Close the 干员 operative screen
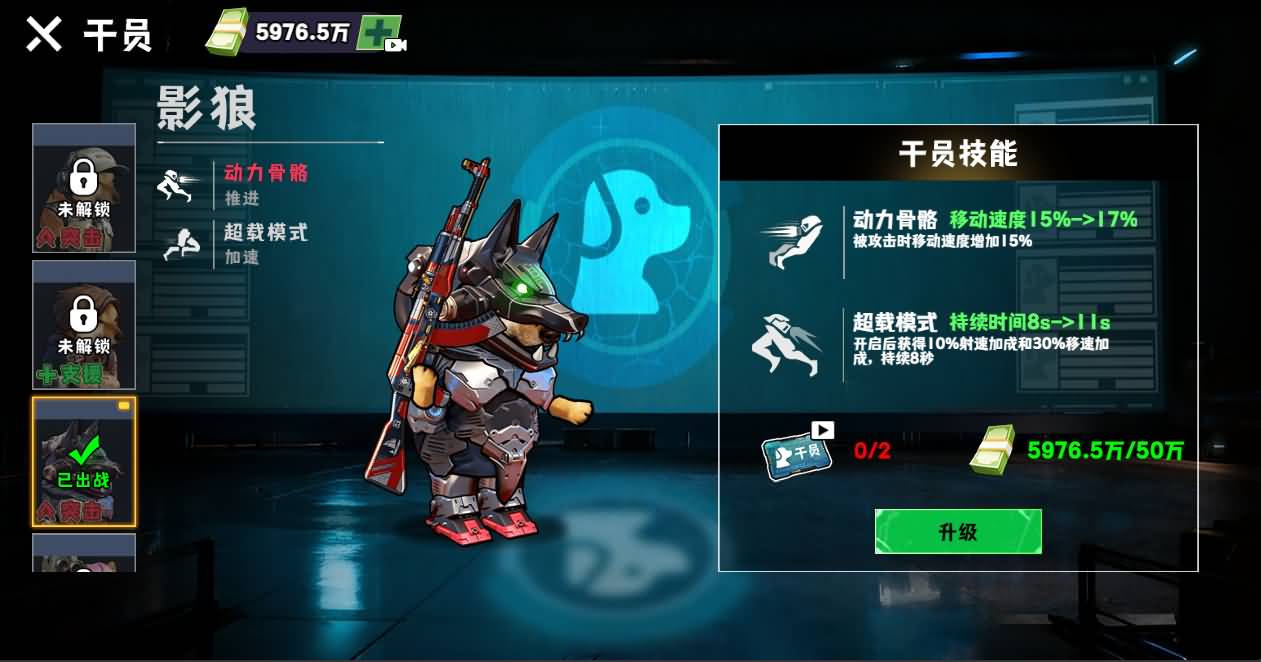1261x662 pixels. tap(43, 34)
